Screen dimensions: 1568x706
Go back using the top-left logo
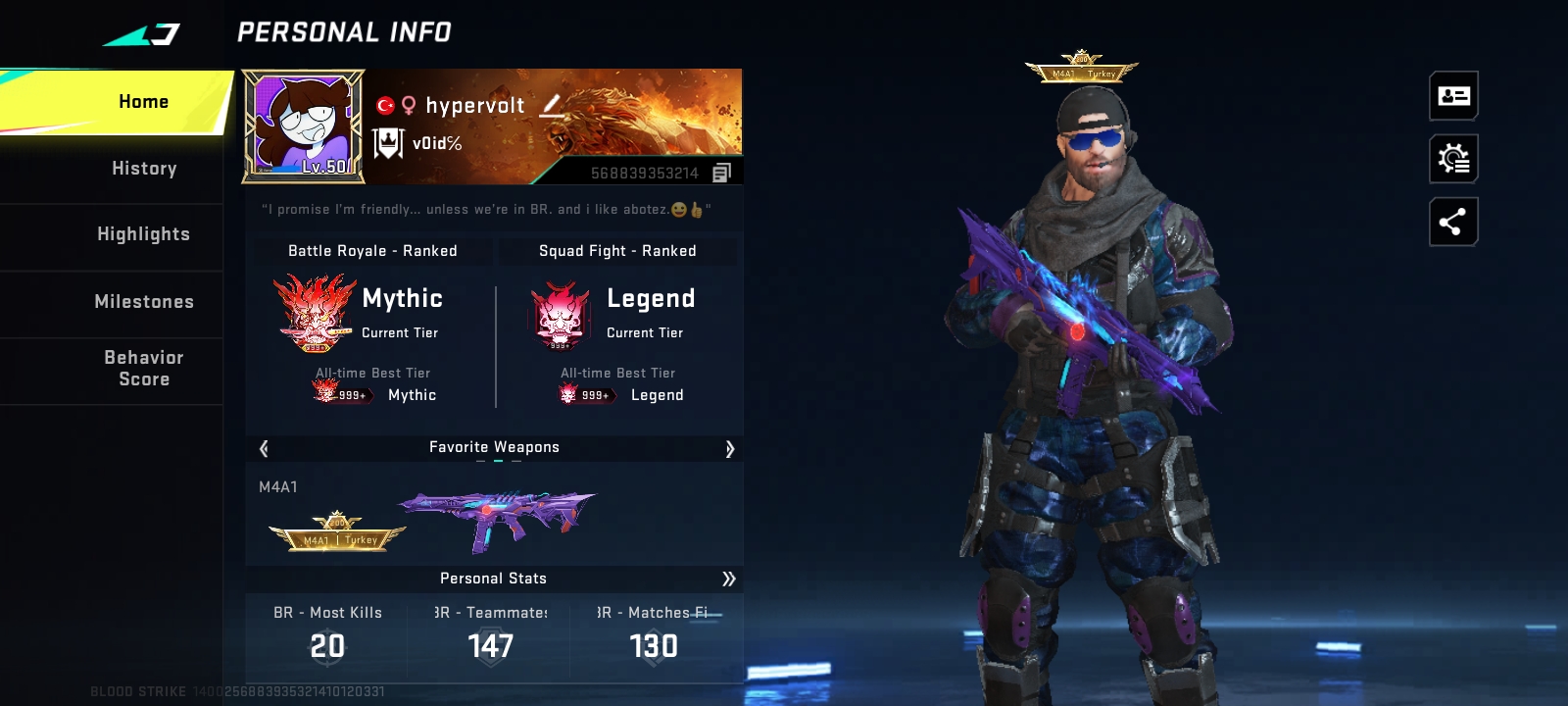point(143,35)
